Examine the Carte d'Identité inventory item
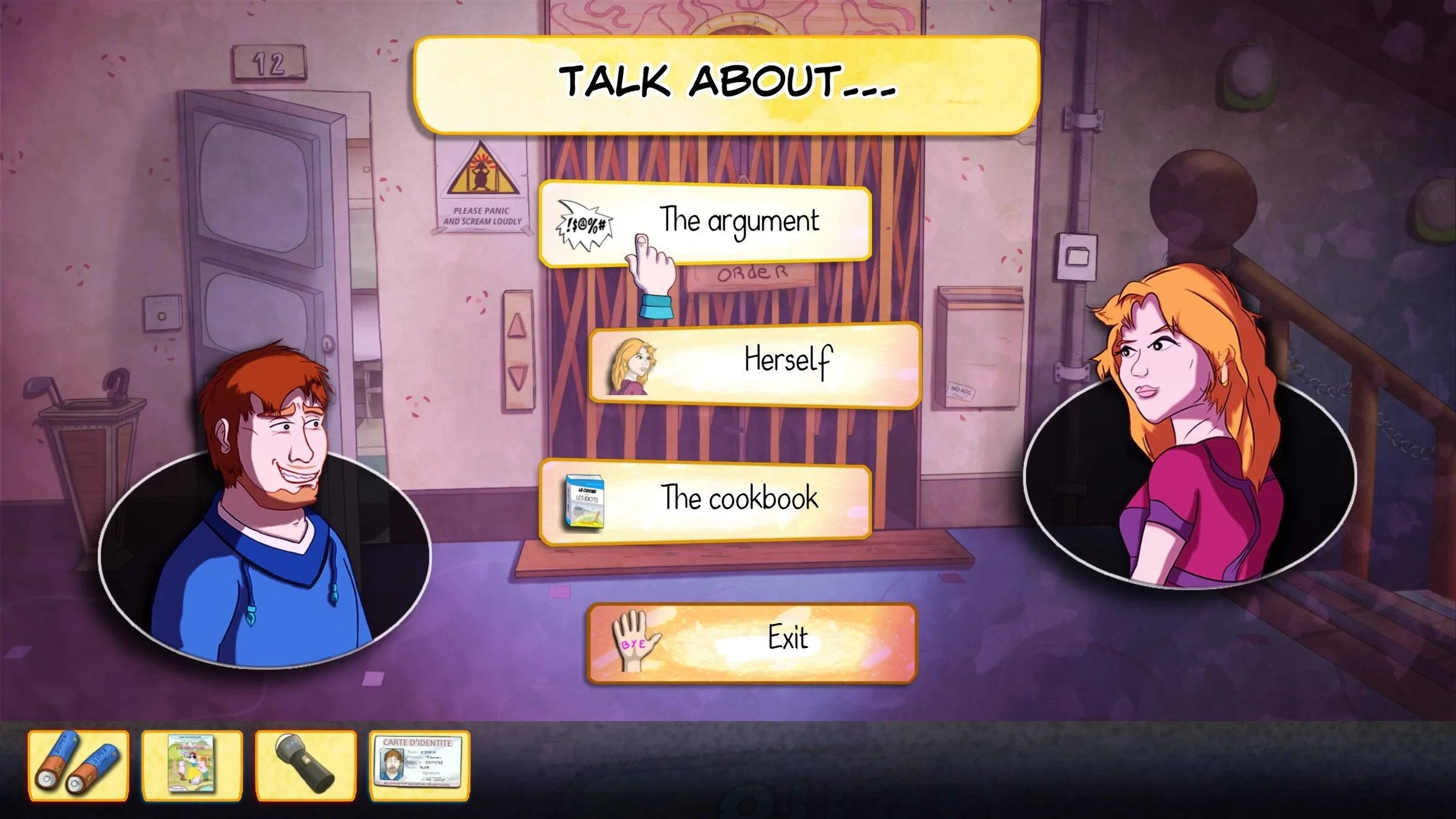This screenshot has height=819, width=1456. point(419,760)
